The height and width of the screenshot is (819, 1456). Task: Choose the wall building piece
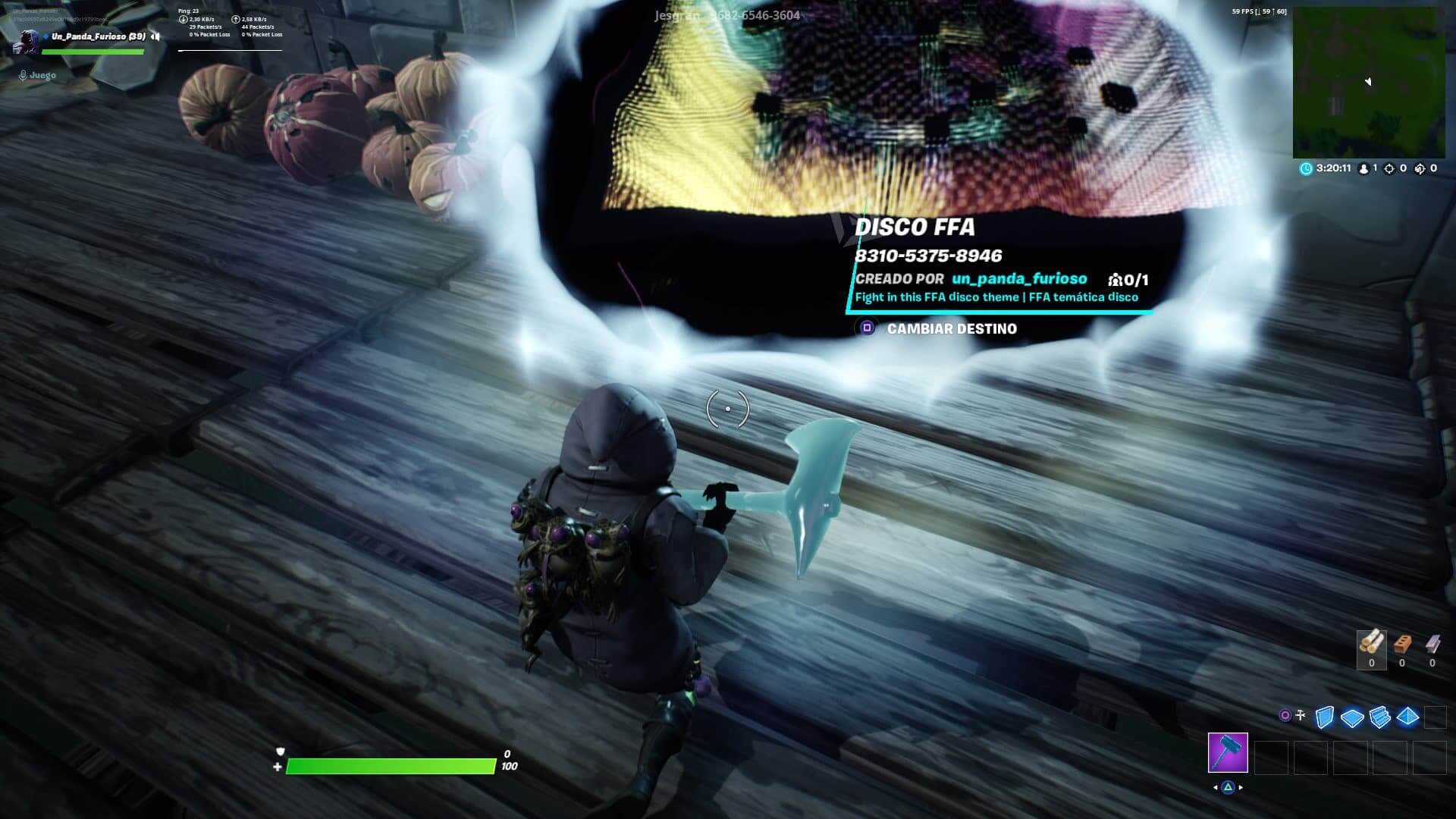point(1324,717)
